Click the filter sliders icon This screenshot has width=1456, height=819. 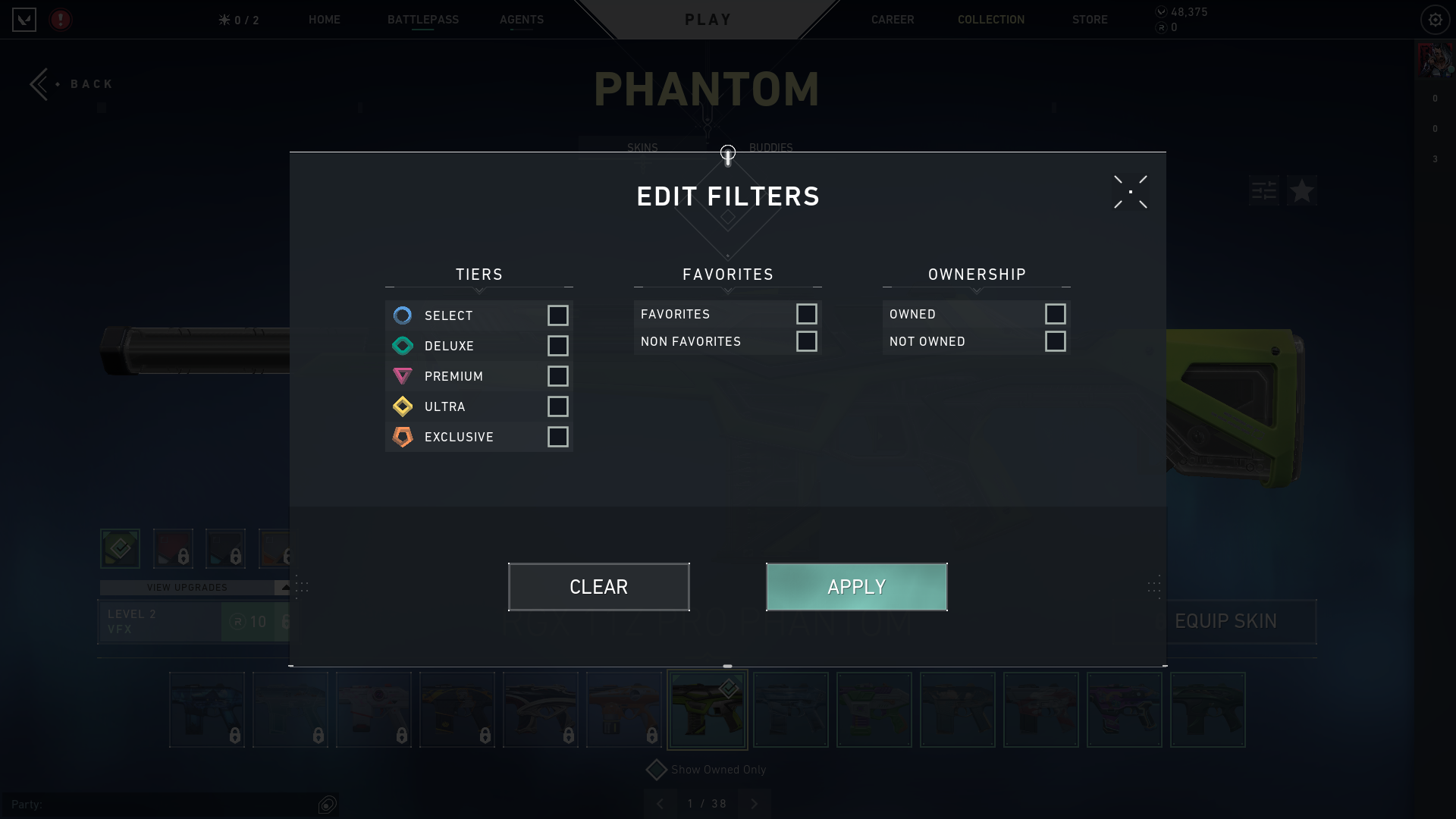click(1263, 191)
